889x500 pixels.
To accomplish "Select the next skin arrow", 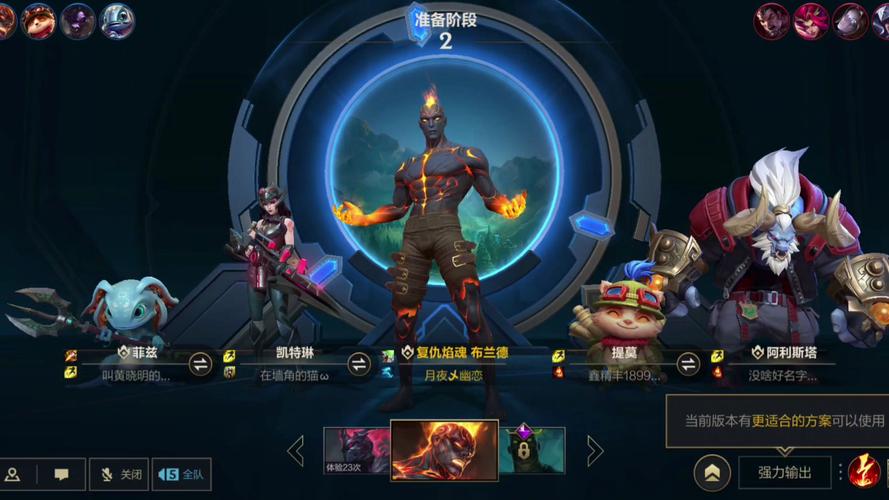I will [595, 451].
